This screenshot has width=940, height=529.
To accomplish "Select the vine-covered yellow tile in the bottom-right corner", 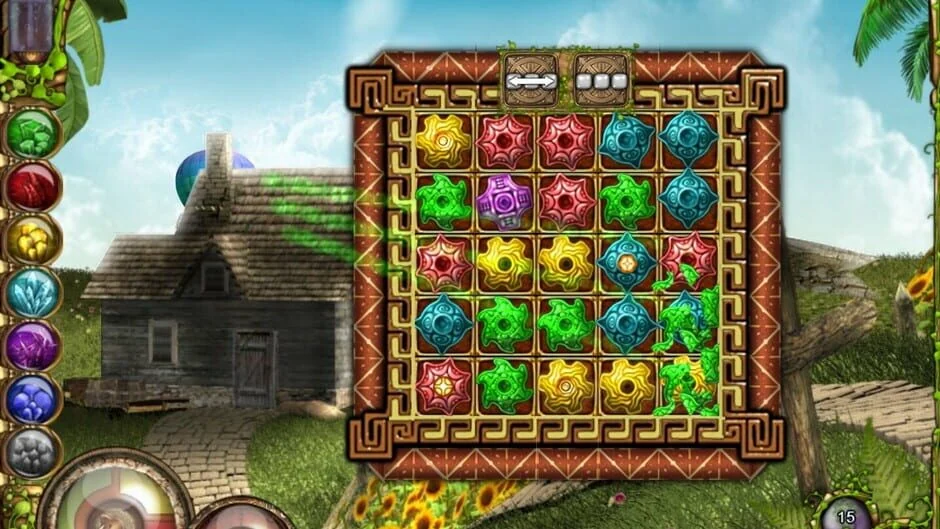I will [x=688, y=383].
